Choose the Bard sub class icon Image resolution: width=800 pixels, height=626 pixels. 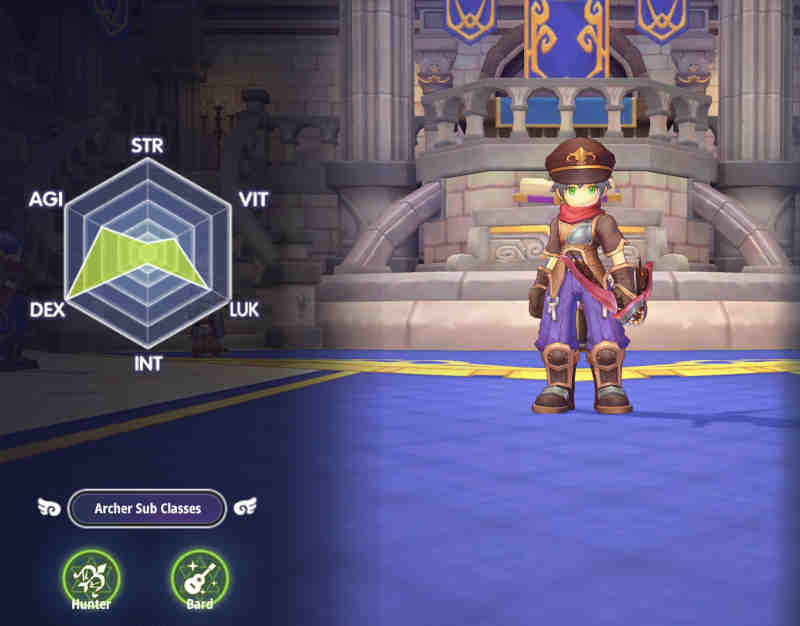click(199, 577)
